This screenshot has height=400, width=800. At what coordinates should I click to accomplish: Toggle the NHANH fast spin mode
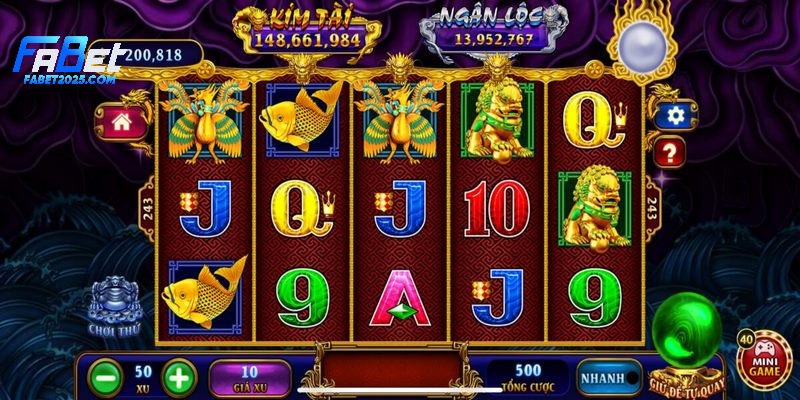[x=607, y=378]
